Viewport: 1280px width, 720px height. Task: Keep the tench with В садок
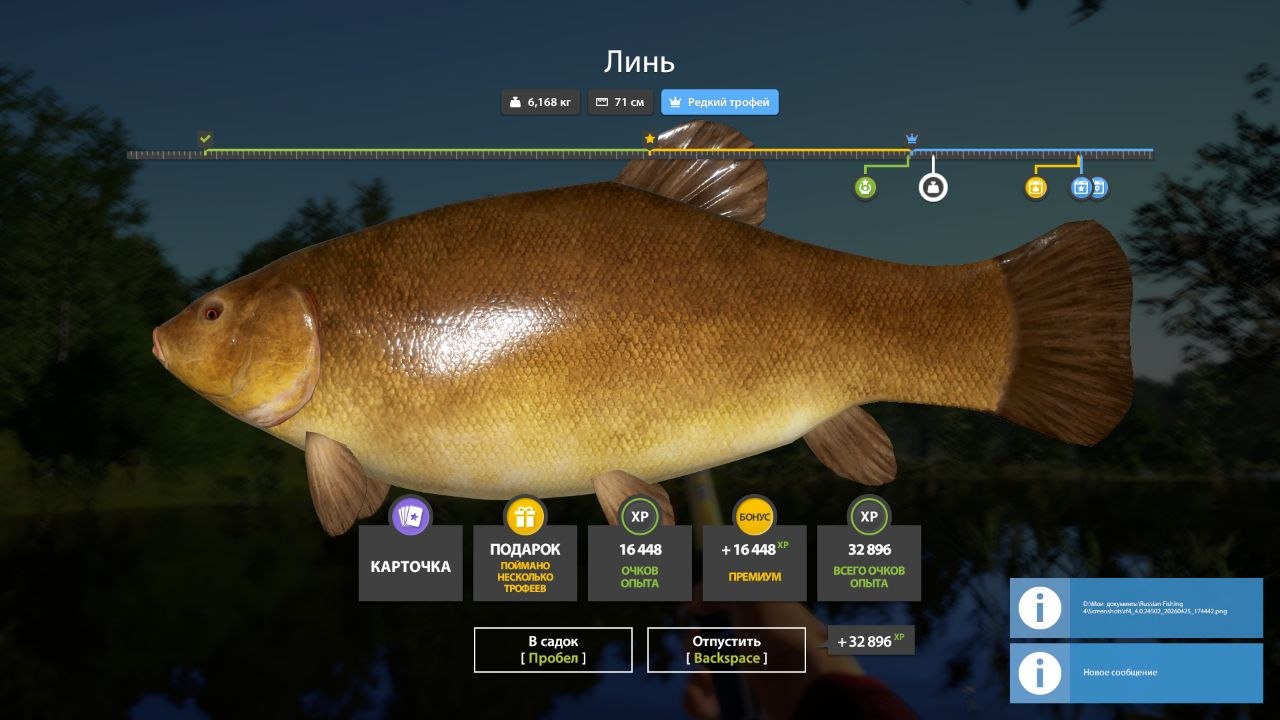[x=553, y=650]
